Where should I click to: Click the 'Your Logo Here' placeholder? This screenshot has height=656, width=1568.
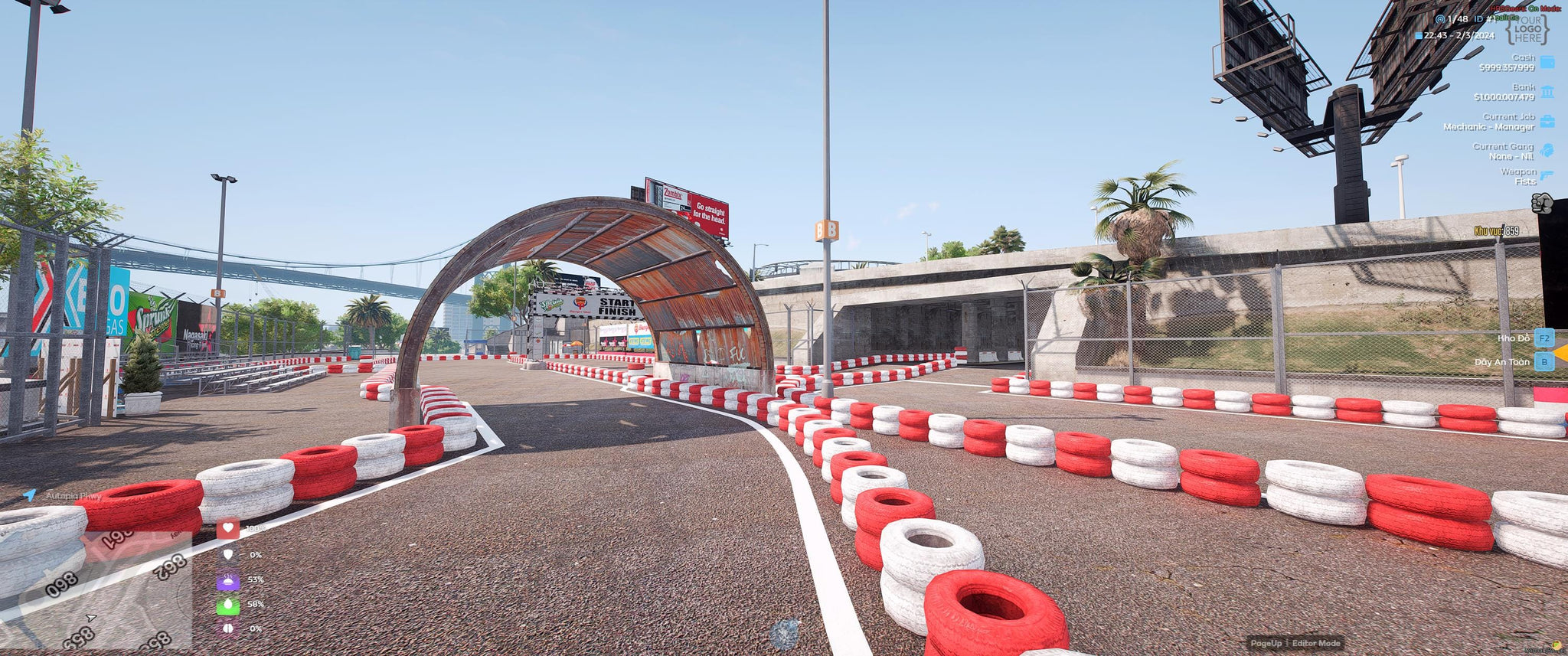(1527, 29)
